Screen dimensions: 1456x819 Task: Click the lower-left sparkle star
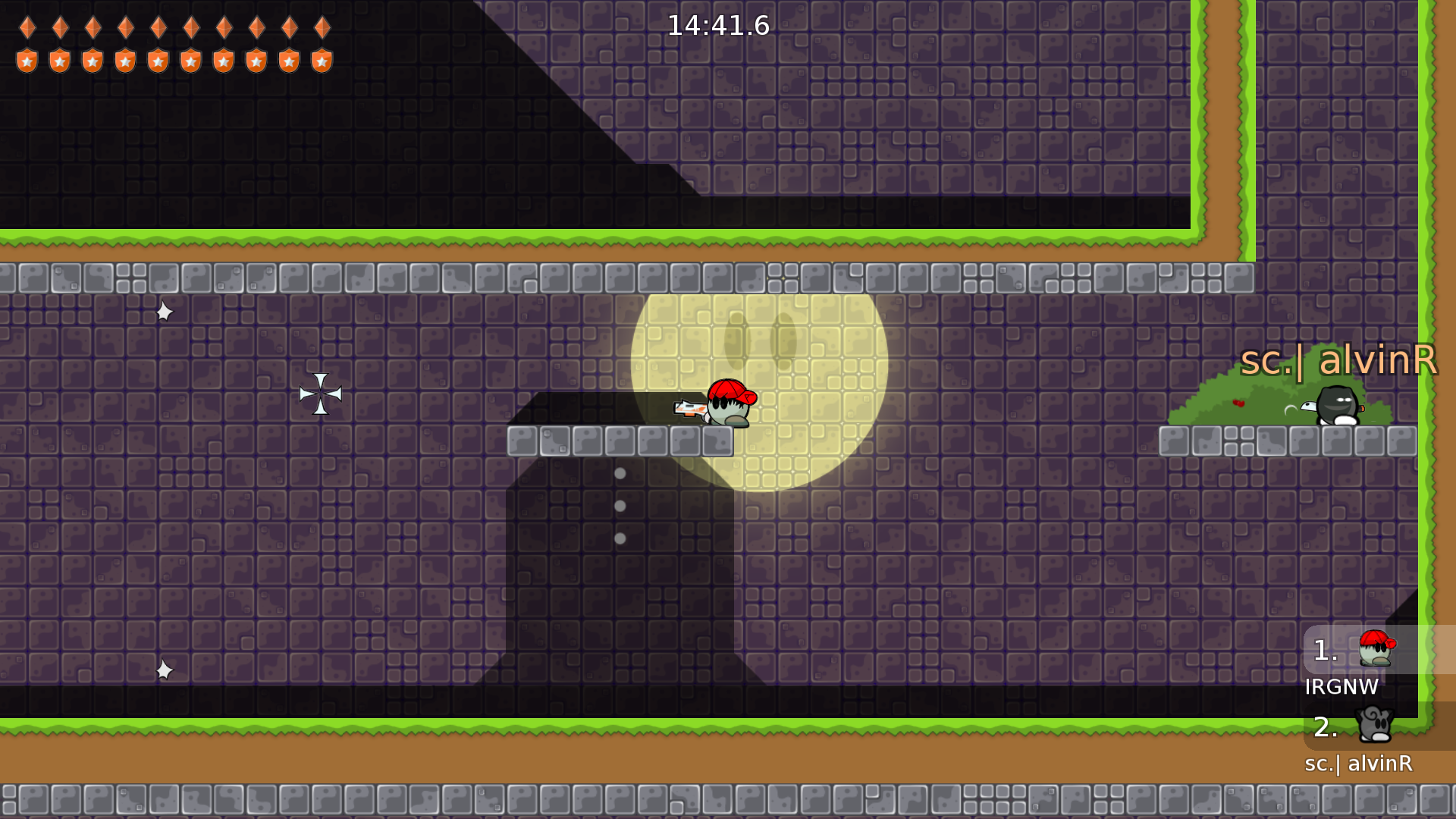[x=163, y=669]
